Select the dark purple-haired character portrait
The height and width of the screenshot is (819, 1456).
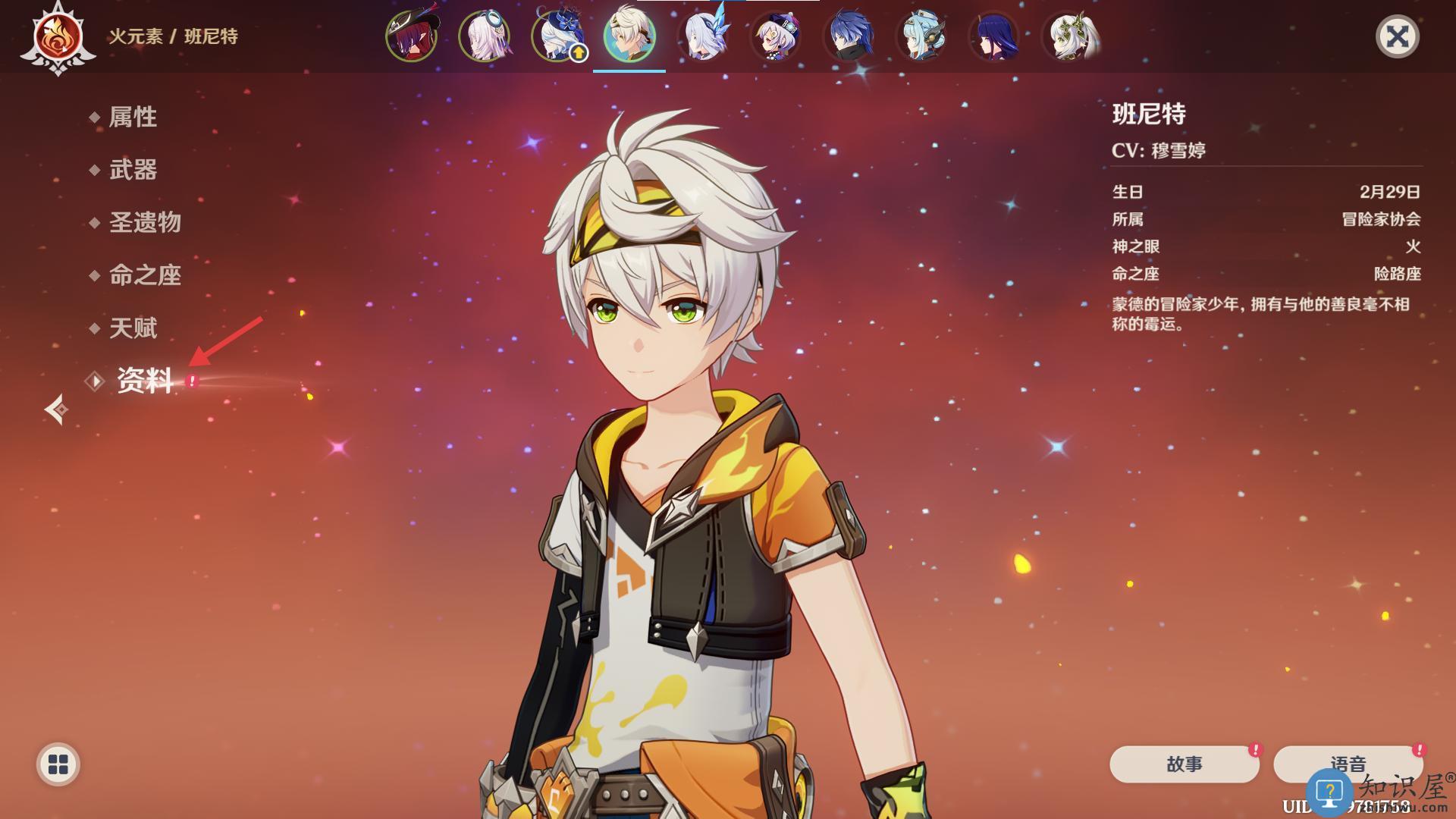pyautogui.click(x=994, y=36)
